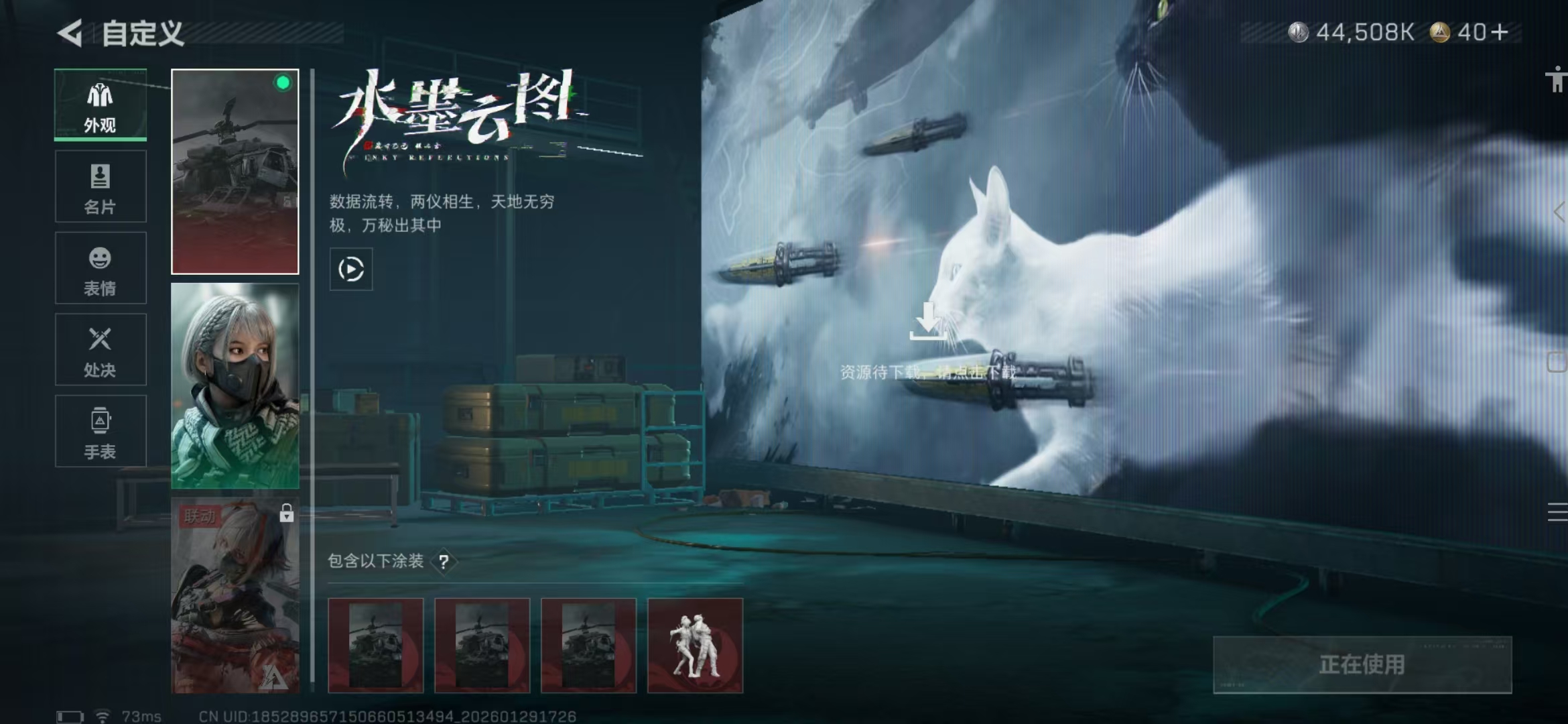Image resolution: width=1568 pixels, height=724 pixels.
Task: Select the locked 联动 collaboration skin card
Action: click(x=235, y=597)
